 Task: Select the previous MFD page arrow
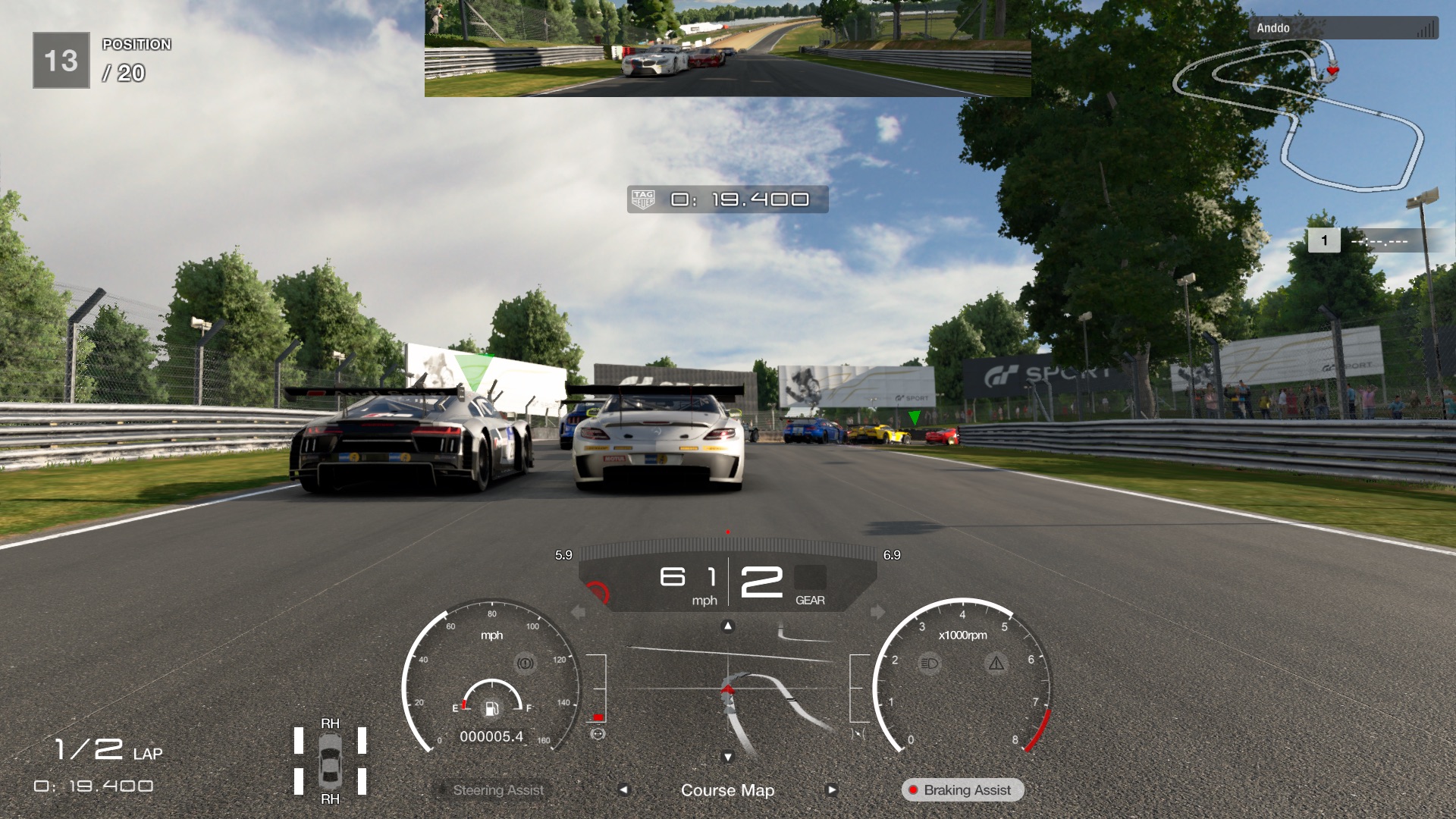coord(623,789)
